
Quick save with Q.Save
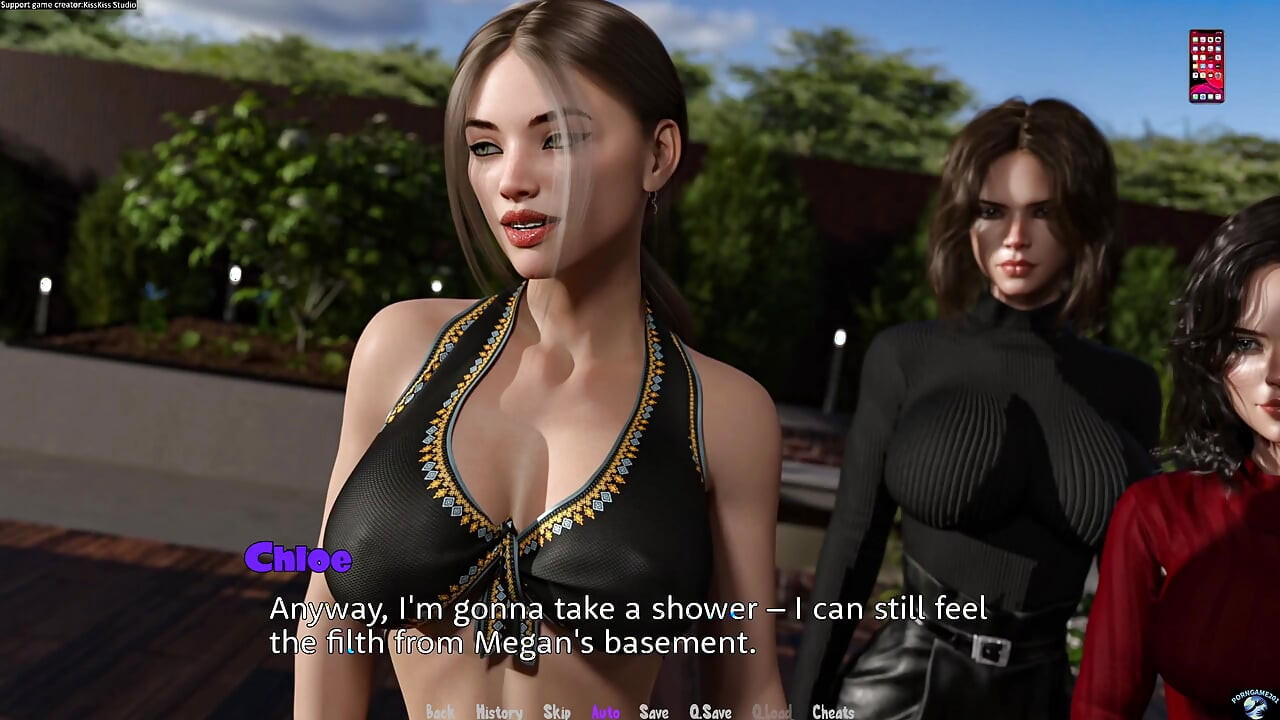point(710,712)
